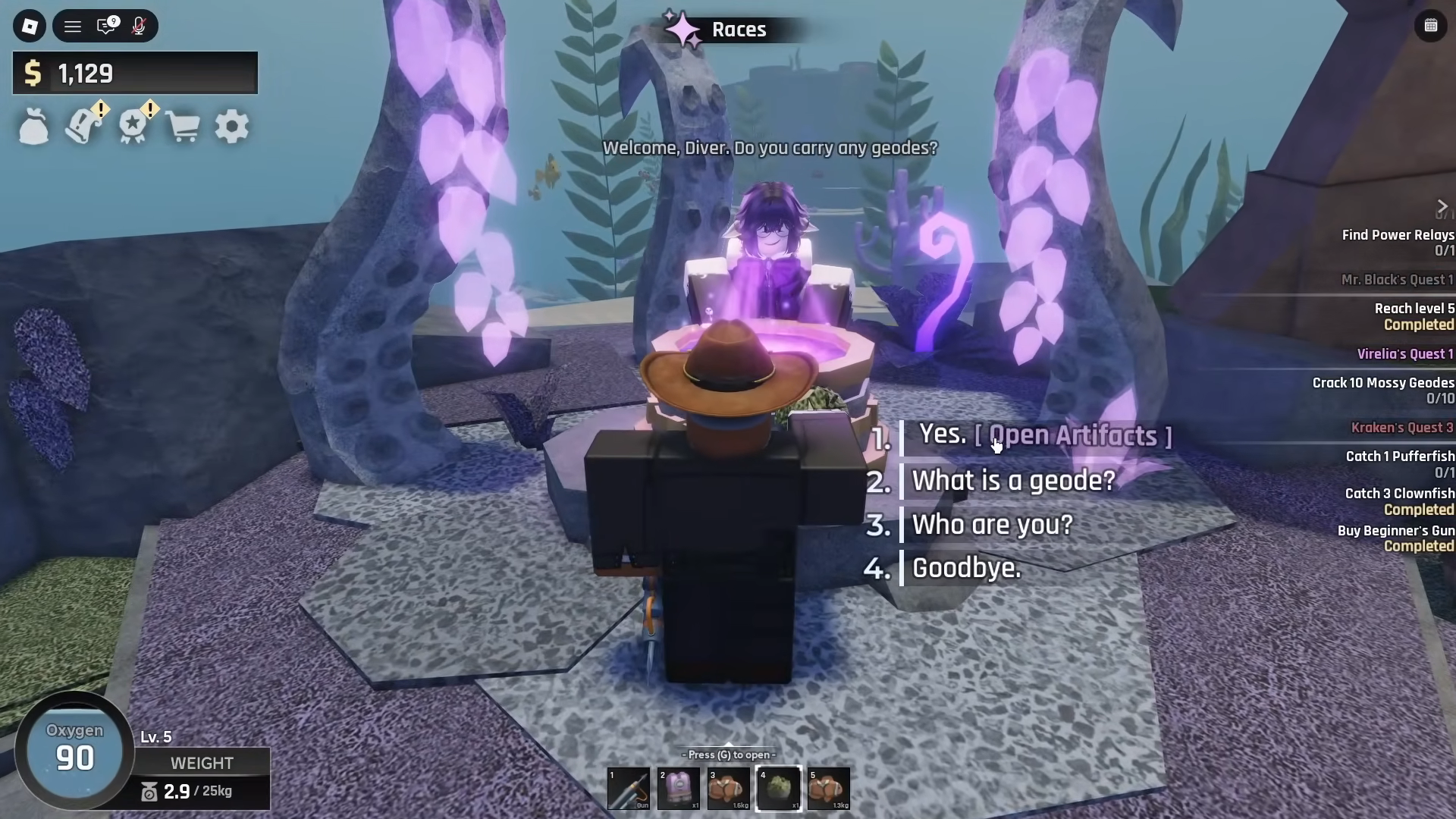Select the mossy geode in hotbar slot 4
The width and height of the screenshot is (1456, 819).
tap(779, 789)
